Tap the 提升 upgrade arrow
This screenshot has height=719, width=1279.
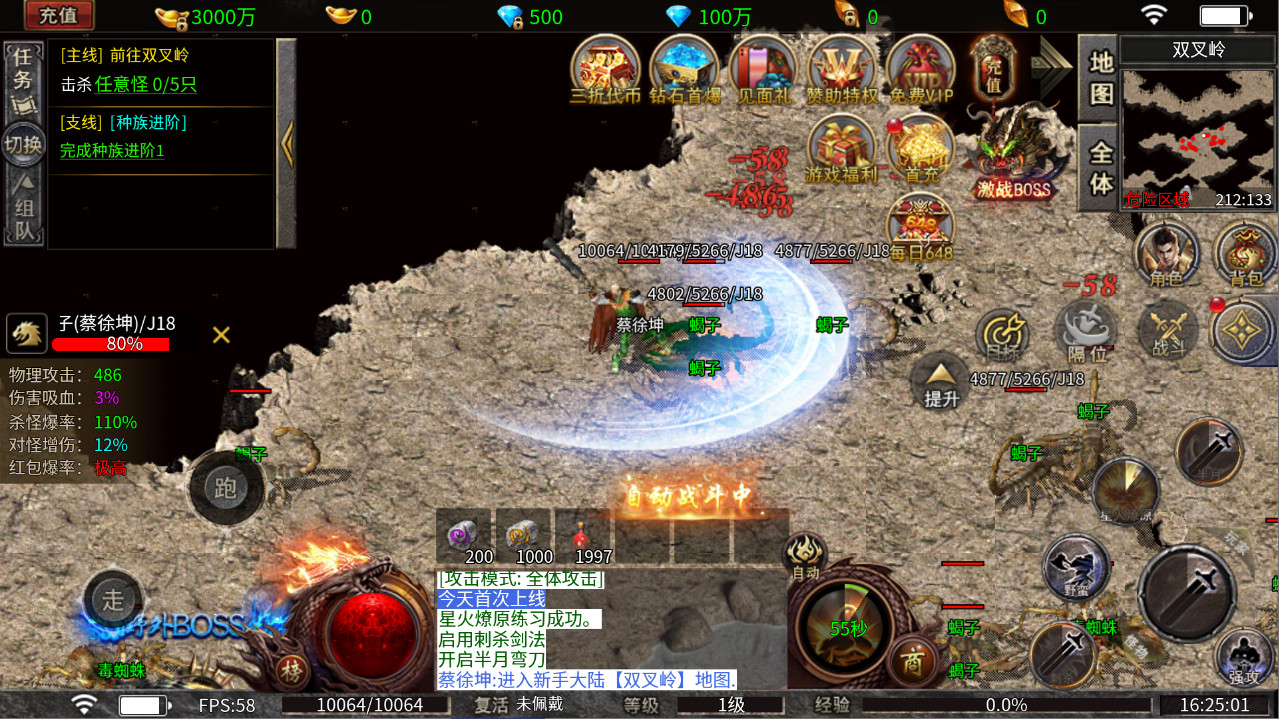click(940, 381)
